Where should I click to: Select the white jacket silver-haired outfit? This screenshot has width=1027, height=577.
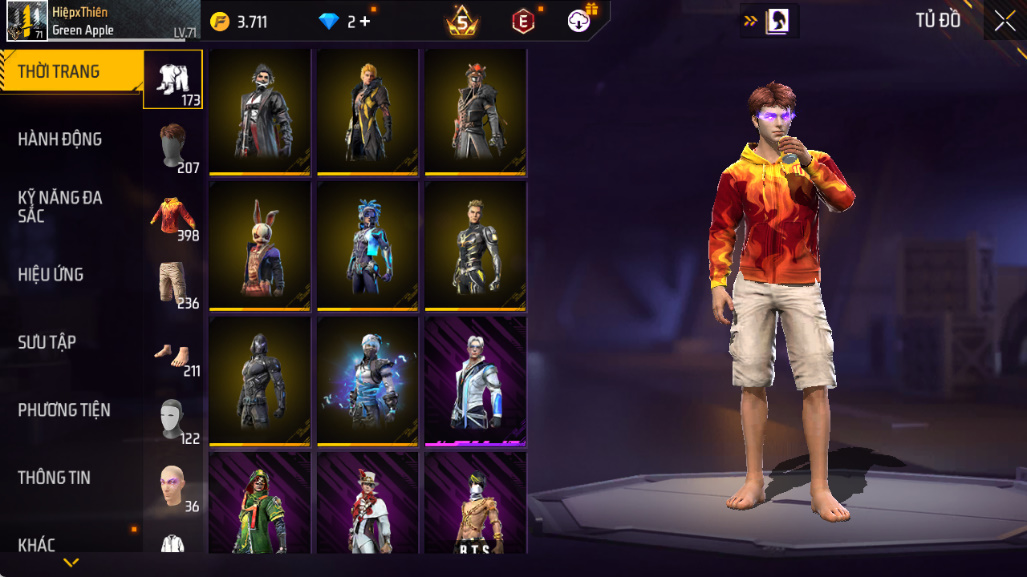[x=476, y=380]
